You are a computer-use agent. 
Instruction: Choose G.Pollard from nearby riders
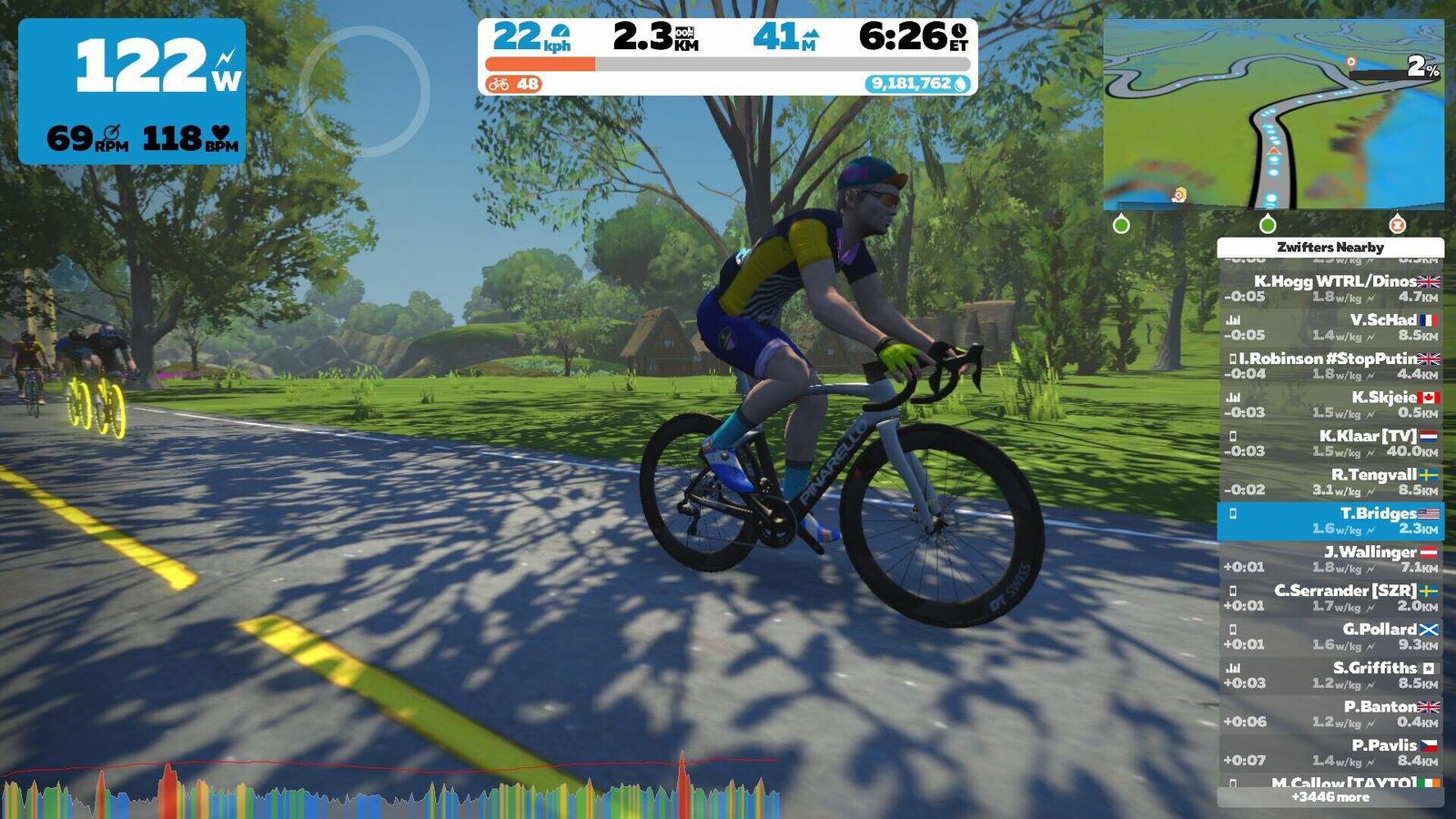1330,636
